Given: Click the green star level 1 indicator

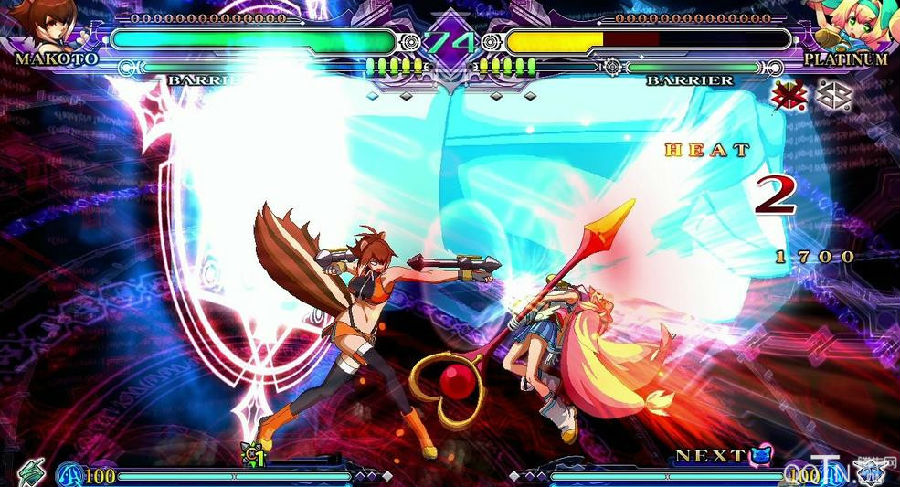Looking at the screenshot, I should [252, 455].
